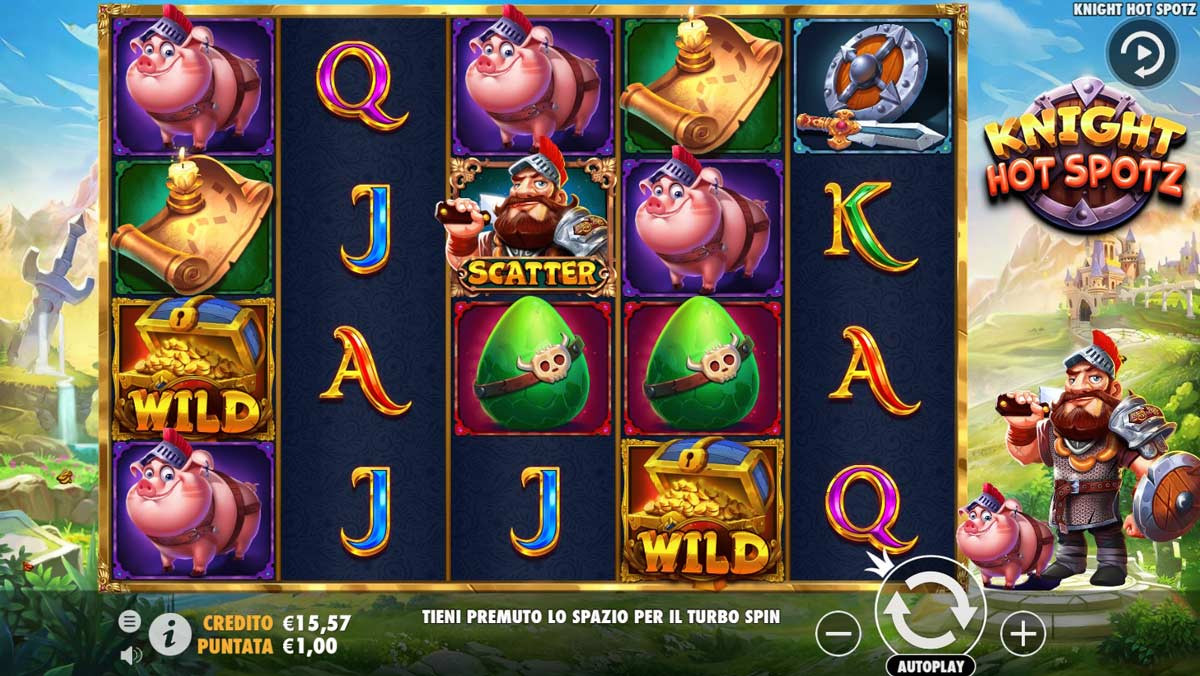Open the Autoplay options
This screenshot has width=1200, height=676.
930,666
